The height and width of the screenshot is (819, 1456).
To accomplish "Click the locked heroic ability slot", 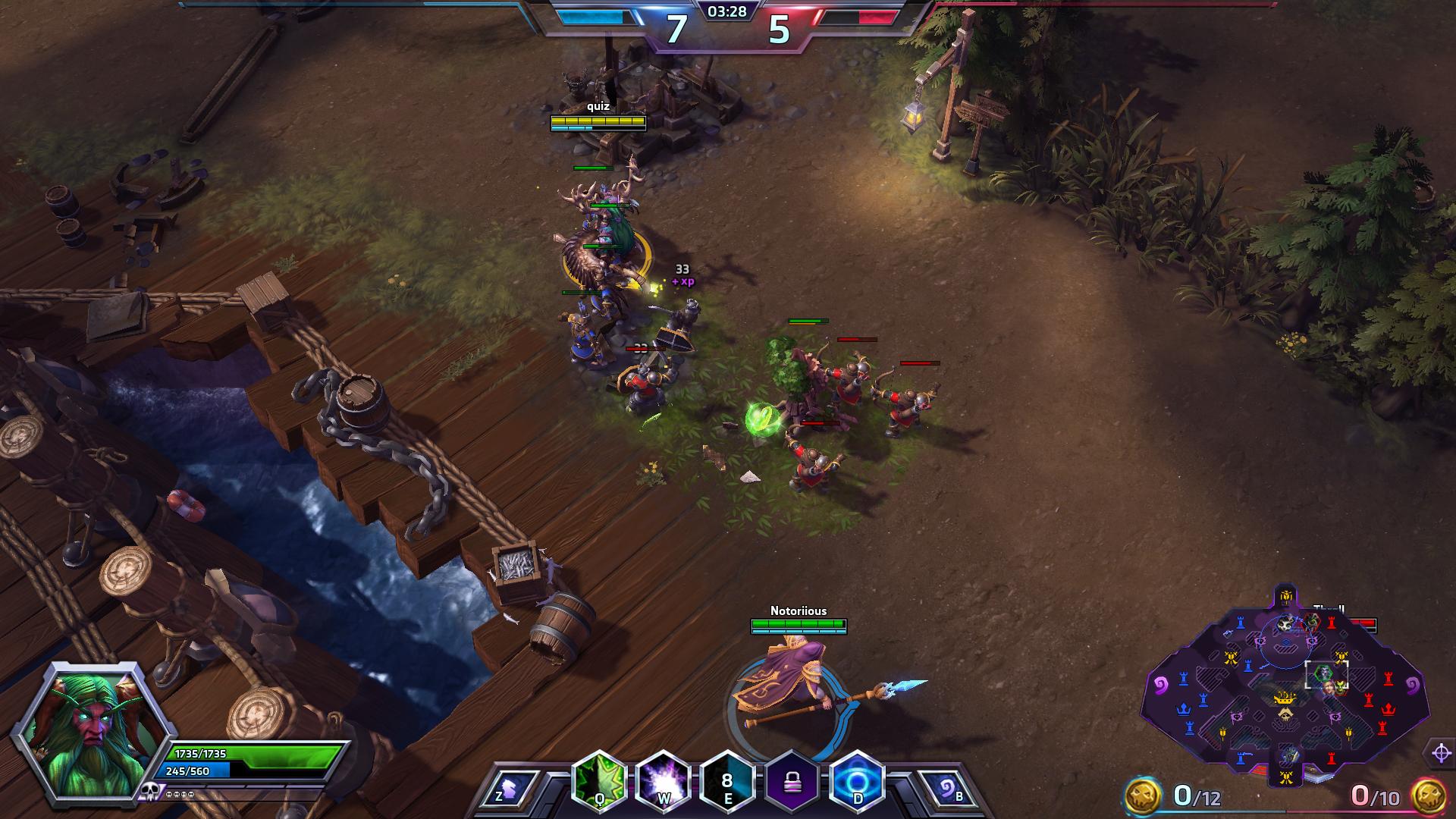I will coord(792,780).
